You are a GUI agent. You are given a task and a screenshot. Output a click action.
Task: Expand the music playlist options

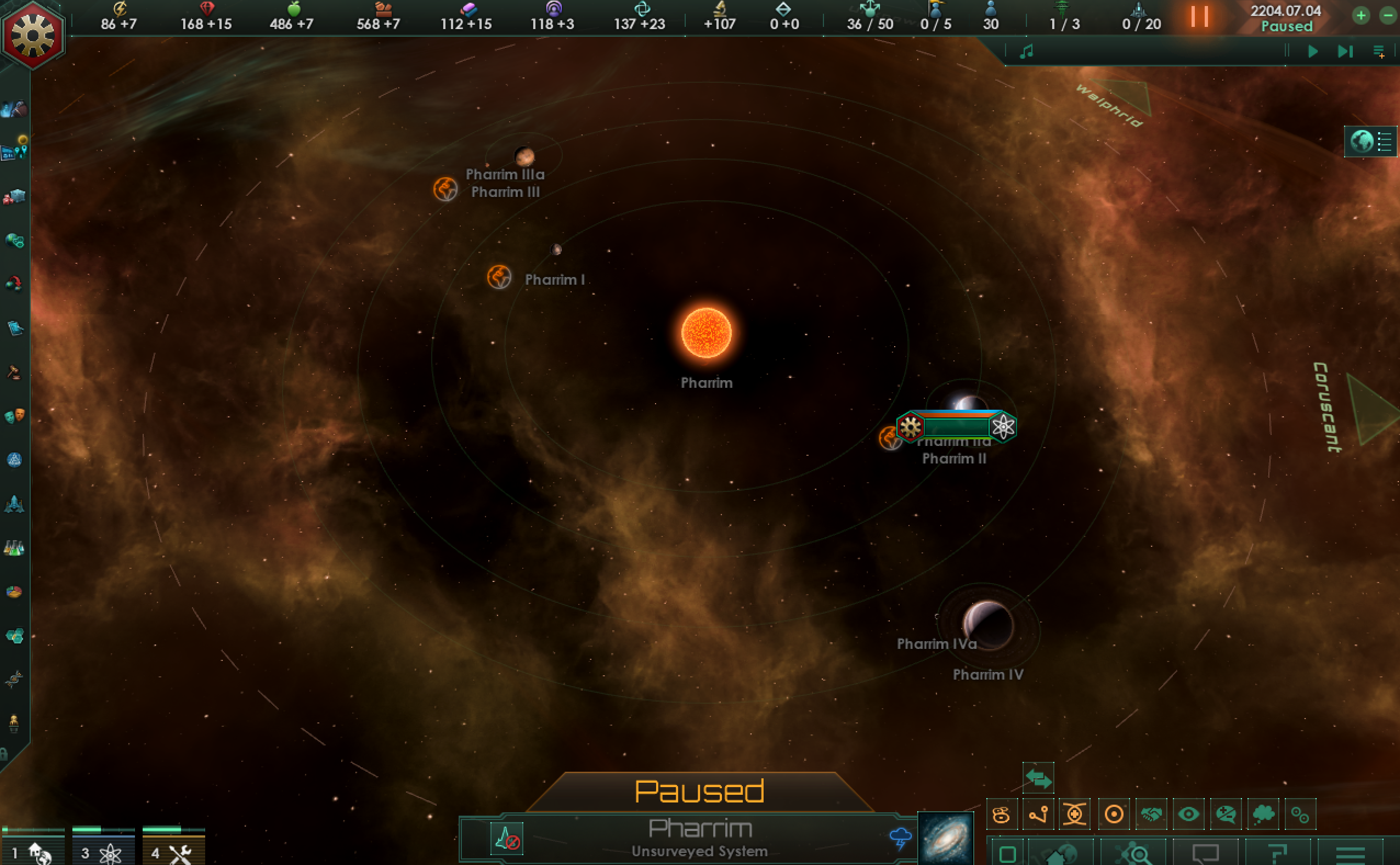(x=1379, y=51)
